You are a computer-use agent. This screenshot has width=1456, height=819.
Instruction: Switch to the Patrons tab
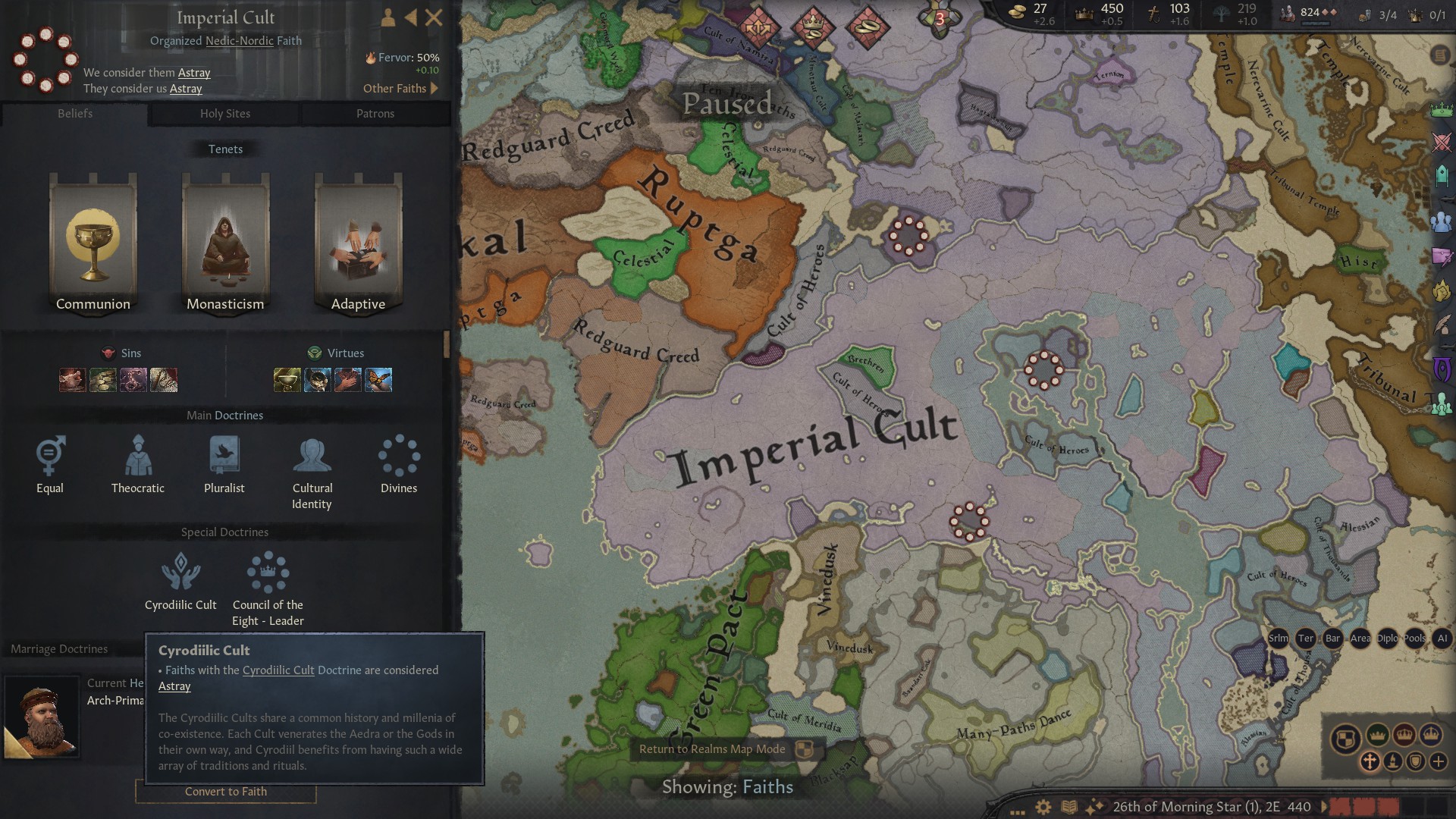375,114
